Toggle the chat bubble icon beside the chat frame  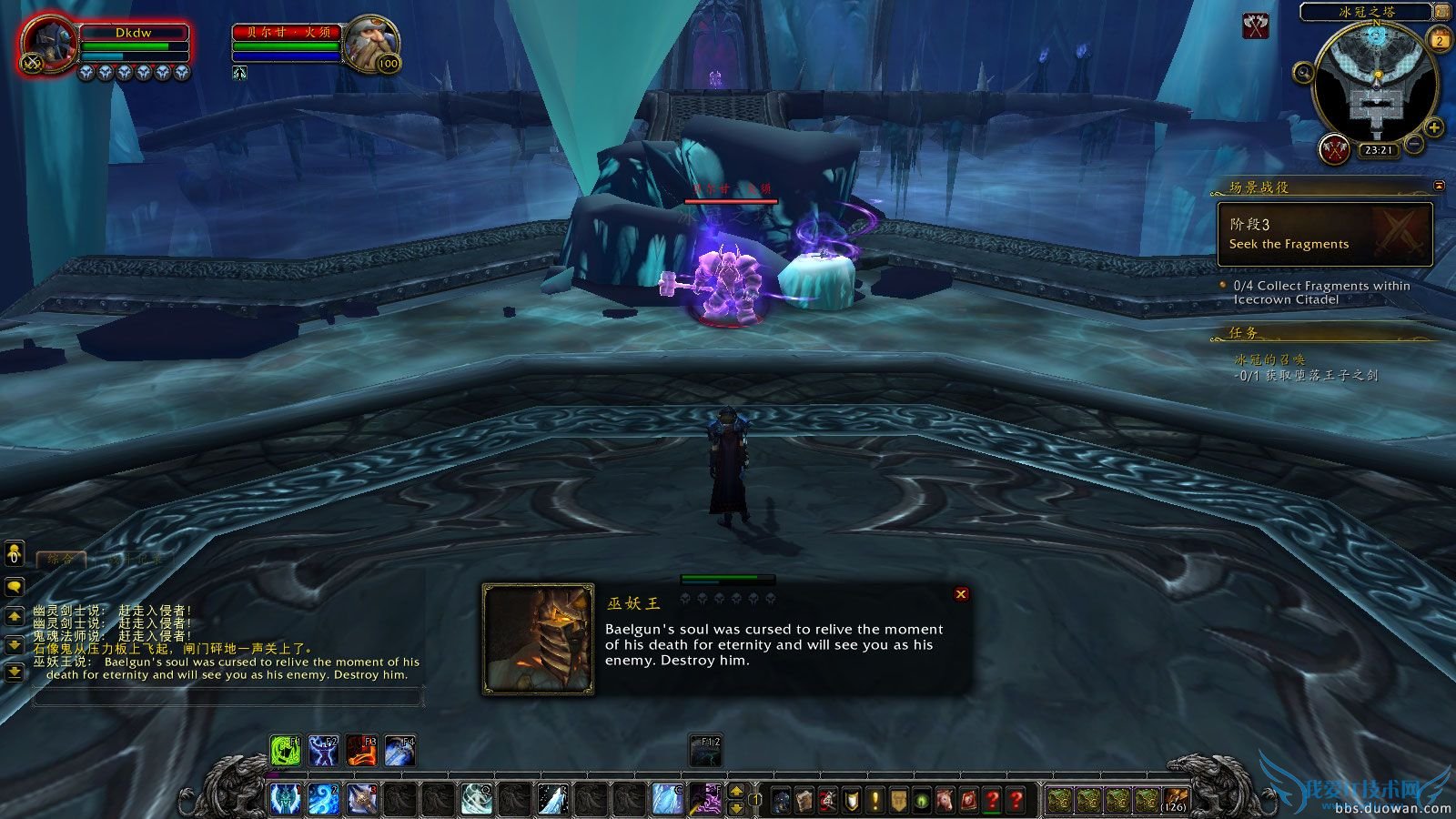(x=14, y=586)
